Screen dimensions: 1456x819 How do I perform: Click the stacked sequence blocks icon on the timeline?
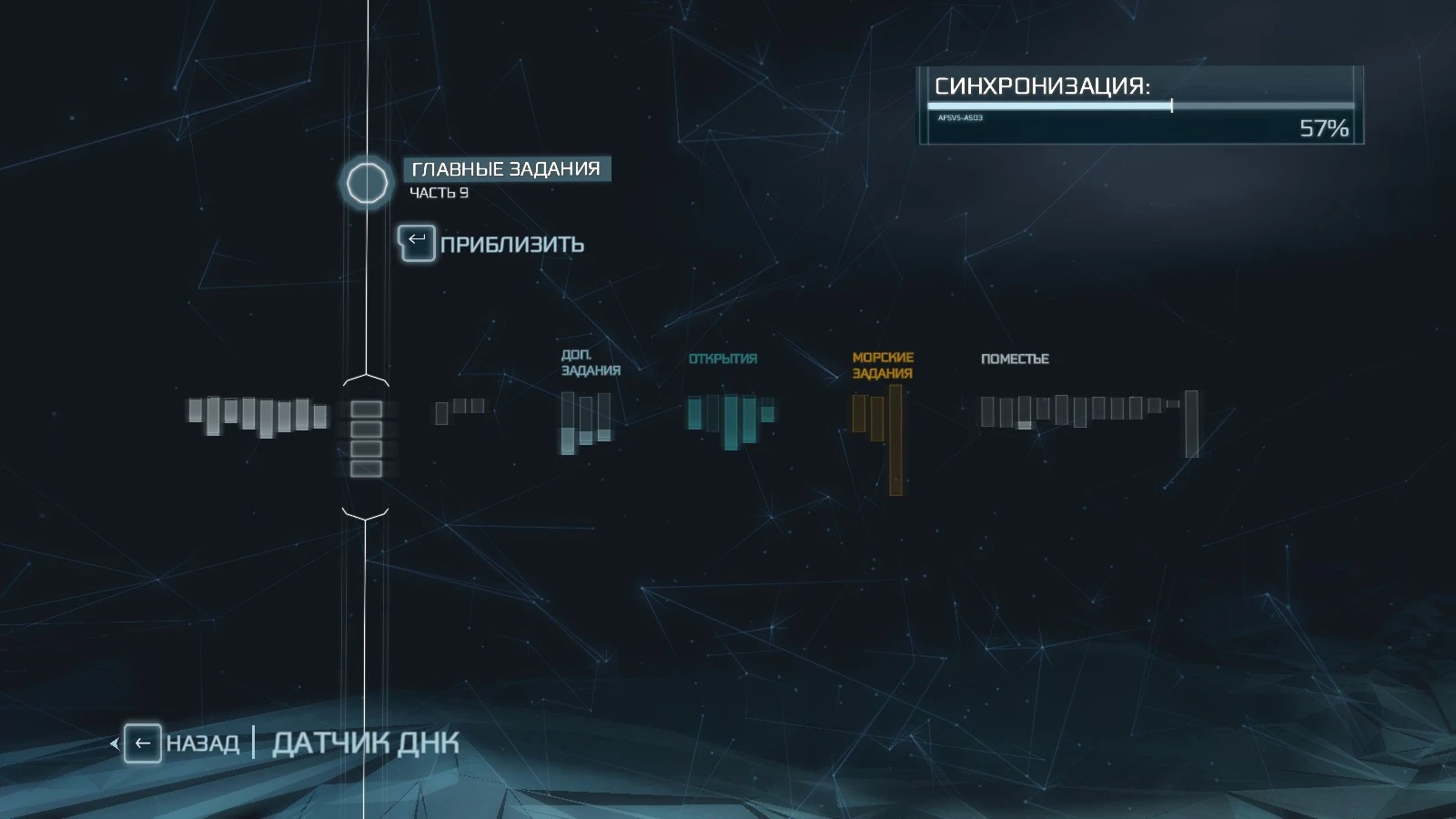367,440
